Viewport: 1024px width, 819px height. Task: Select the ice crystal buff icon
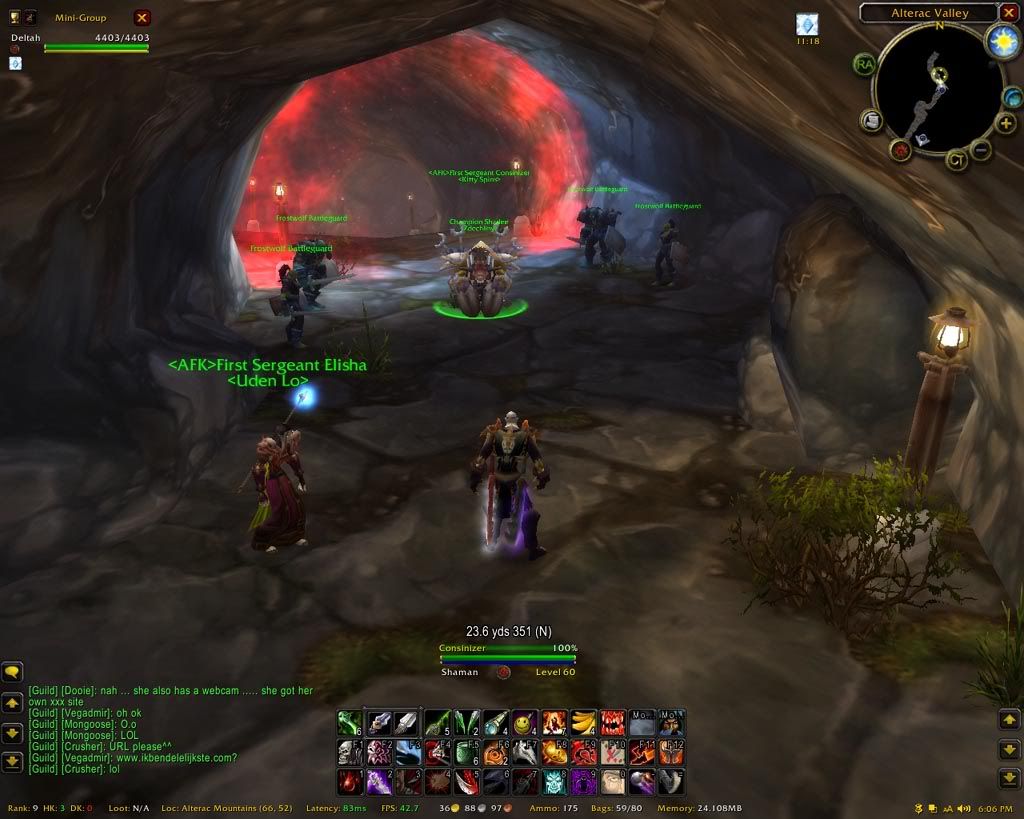click(807, 25)
